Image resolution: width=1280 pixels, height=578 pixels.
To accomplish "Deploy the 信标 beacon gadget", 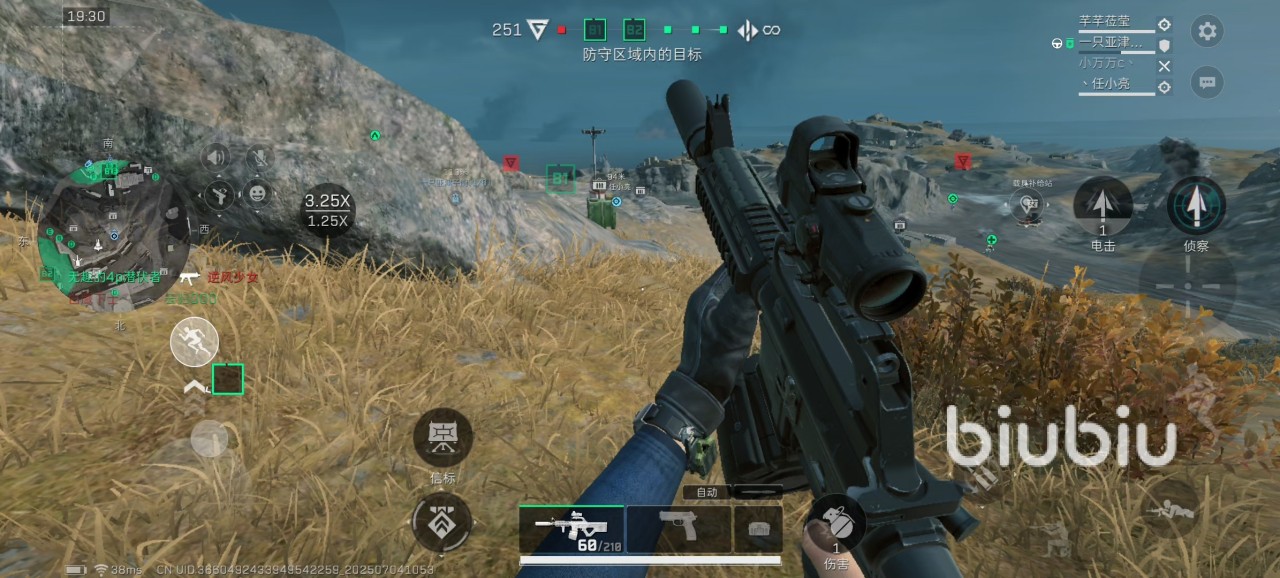I will pos(443,437).
